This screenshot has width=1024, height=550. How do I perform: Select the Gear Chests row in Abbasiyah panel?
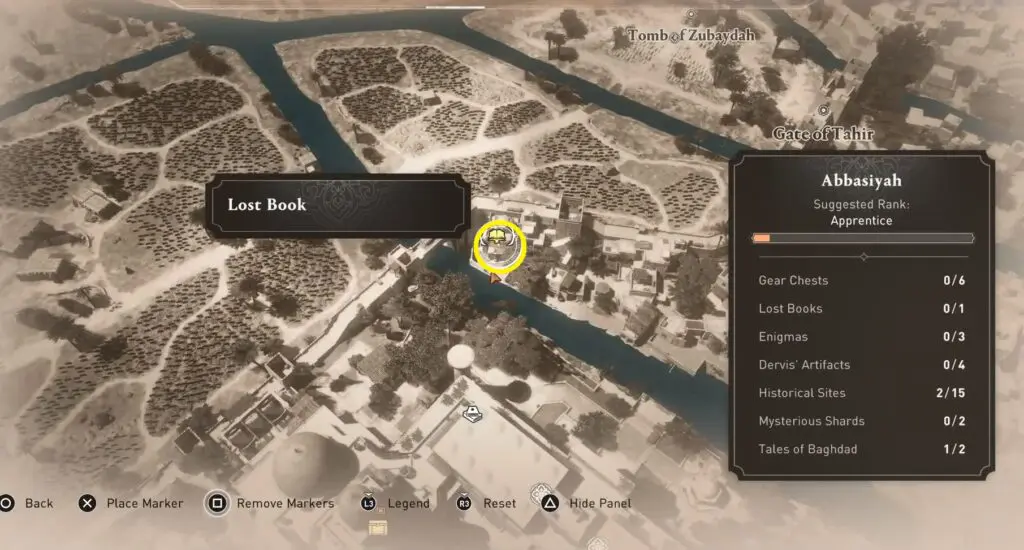[x=861, y=281]
